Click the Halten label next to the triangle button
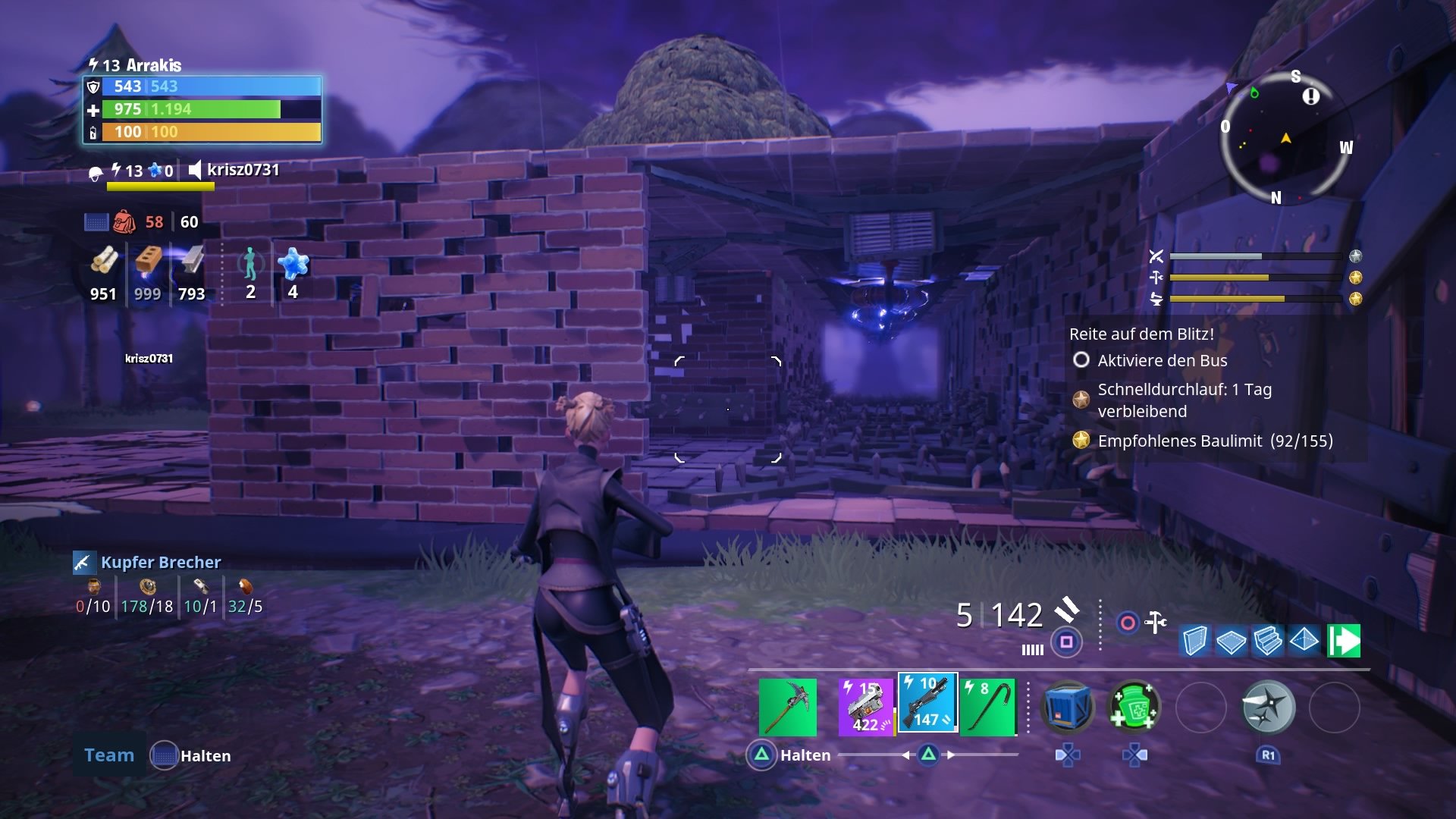 805,755
